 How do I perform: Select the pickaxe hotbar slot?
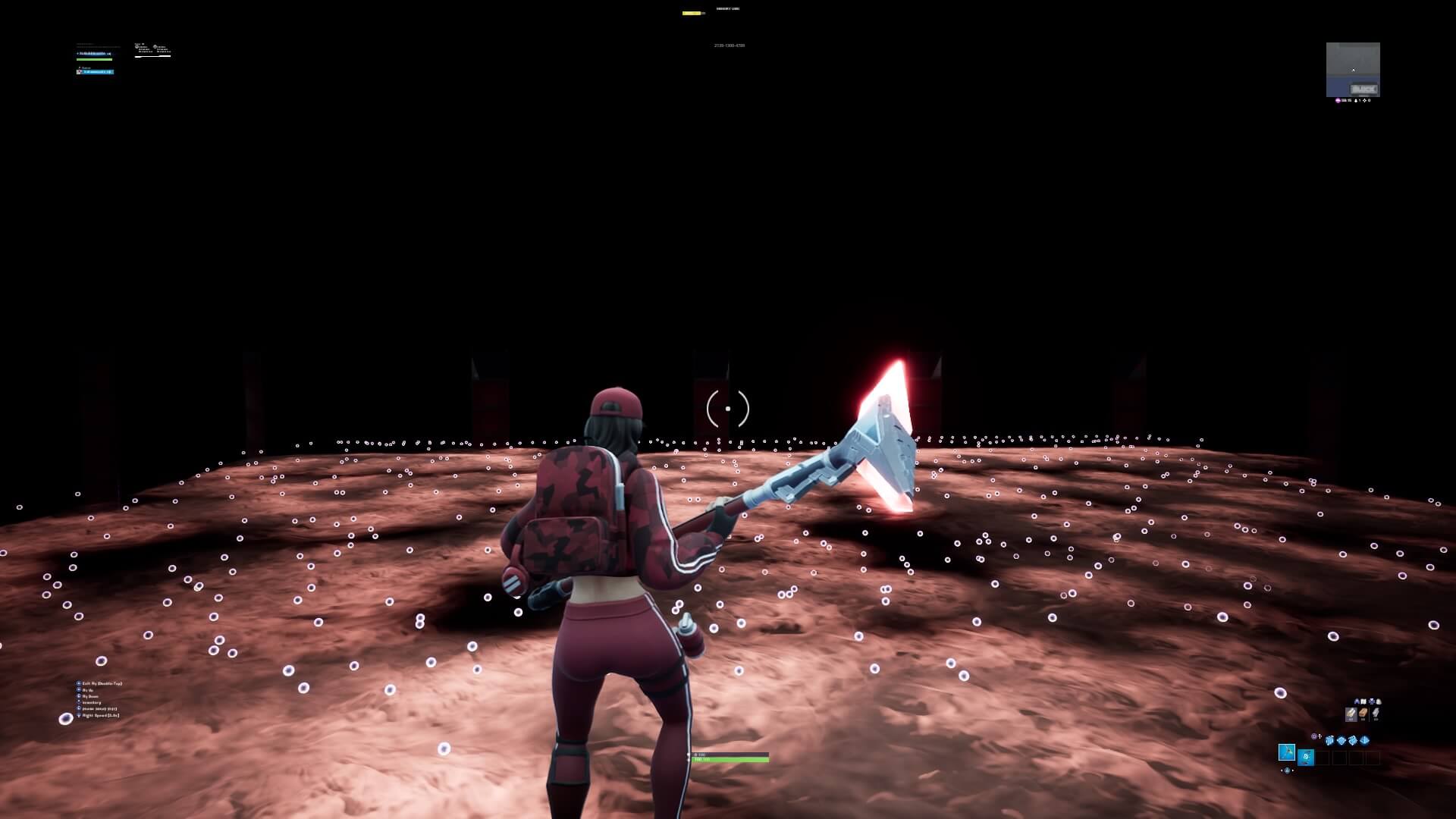pos(1287,752)
